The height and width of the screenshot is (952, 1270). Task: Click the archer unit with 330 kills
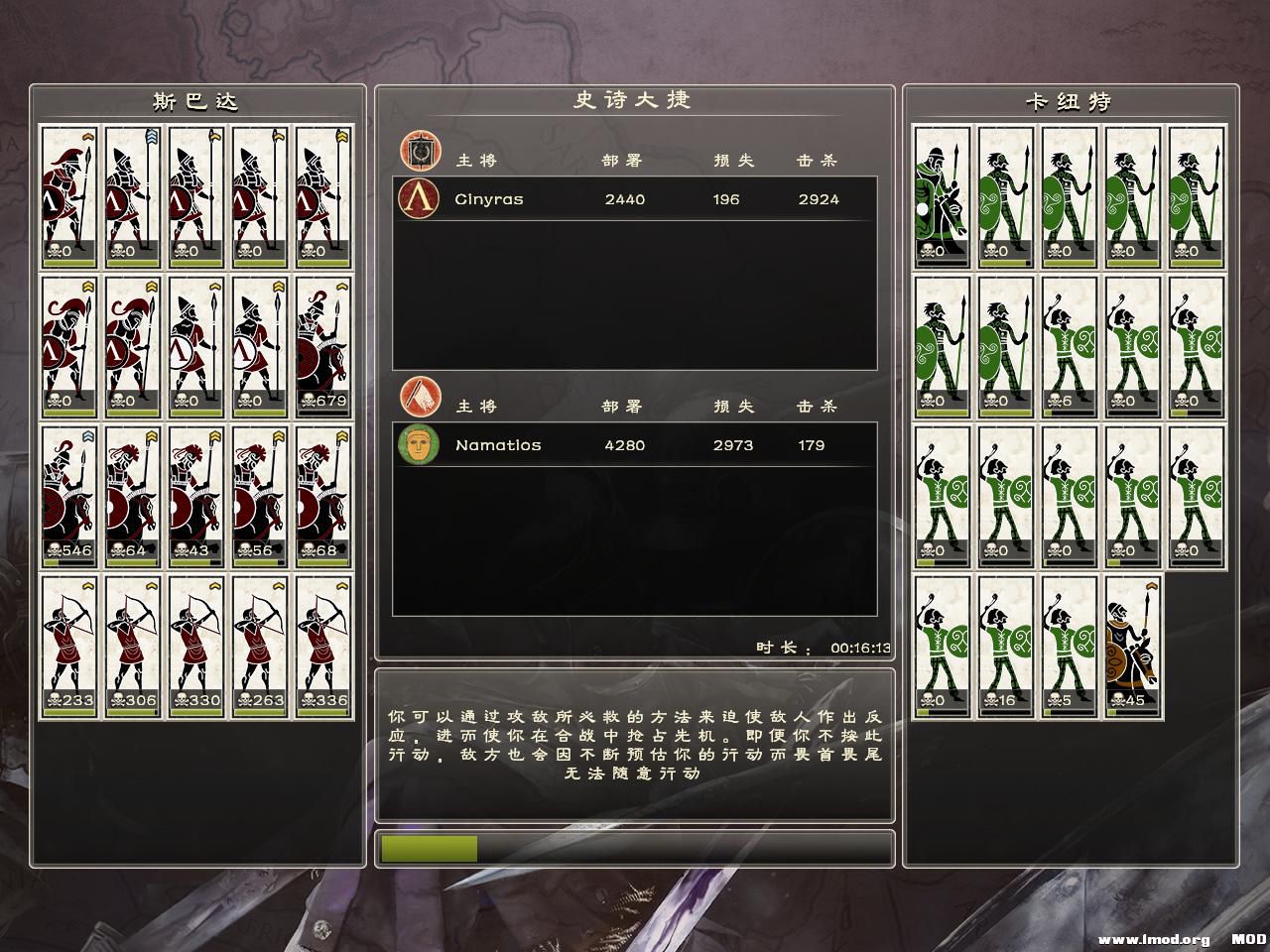[x=196, y=647]
